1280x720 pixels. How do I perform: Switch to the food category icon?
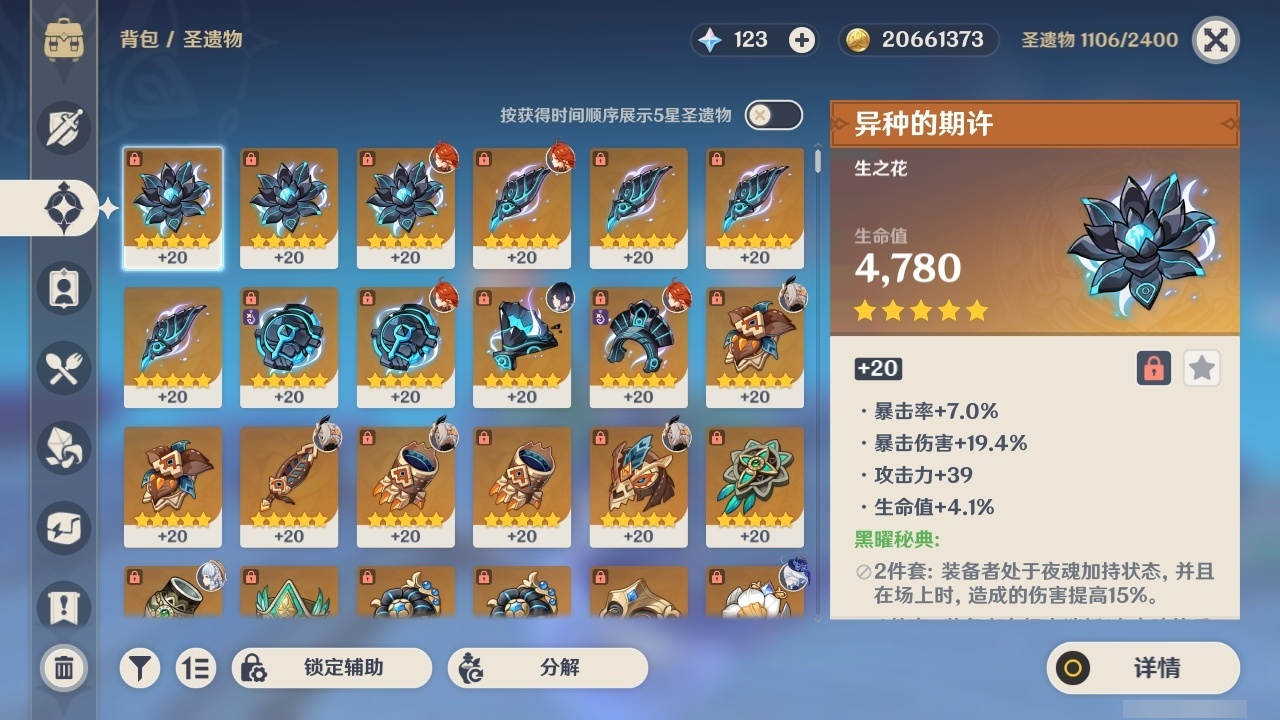(x=62, y=367)
